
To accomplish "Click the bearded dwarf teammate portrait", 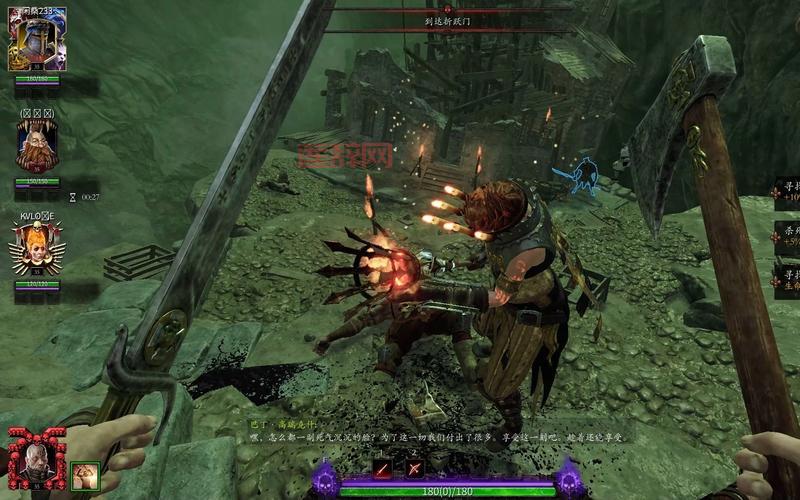I will pos(36,146).
